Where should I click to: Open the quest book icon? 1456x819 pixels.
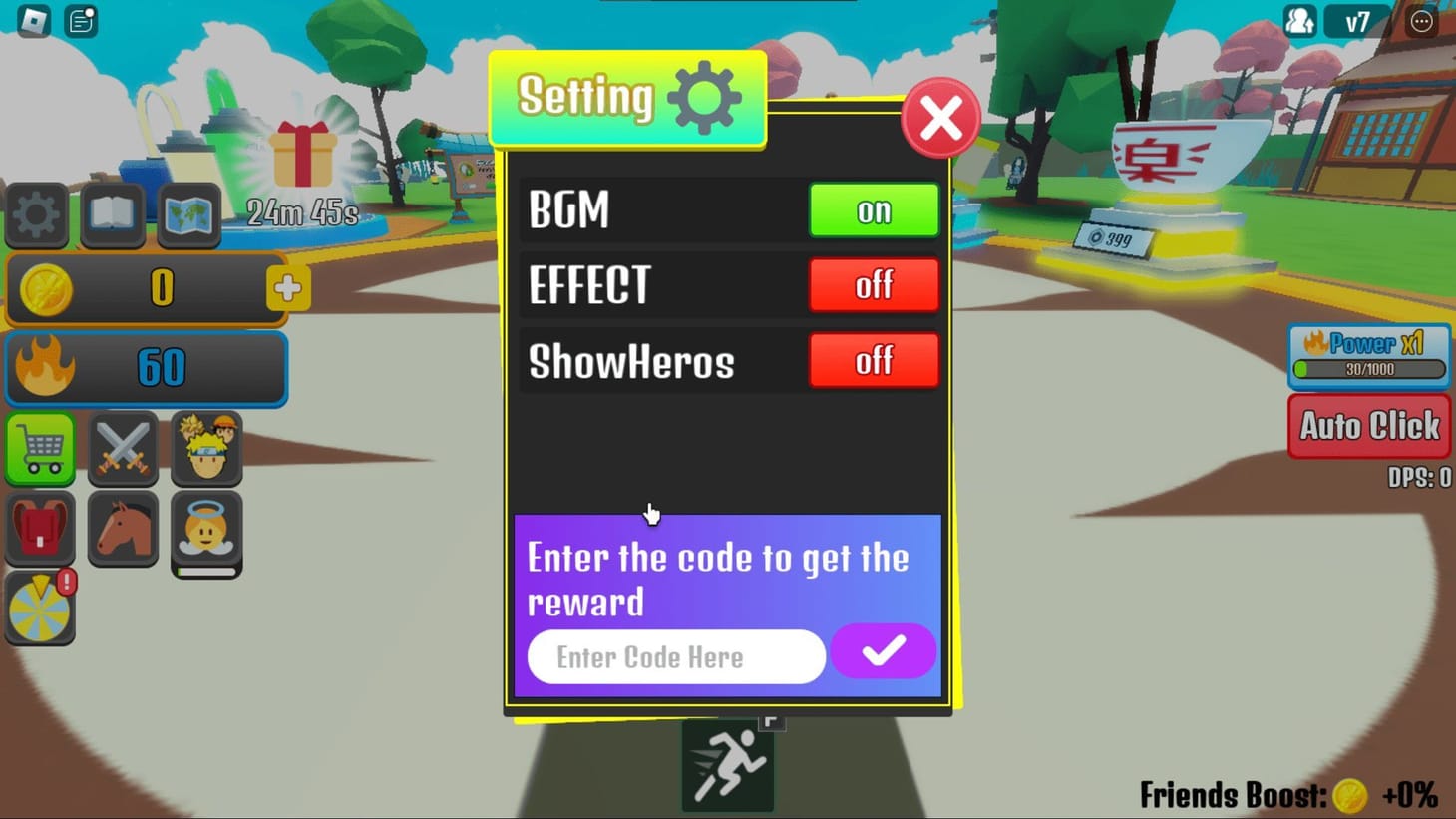pyautogui.click(x=112, y=215)
